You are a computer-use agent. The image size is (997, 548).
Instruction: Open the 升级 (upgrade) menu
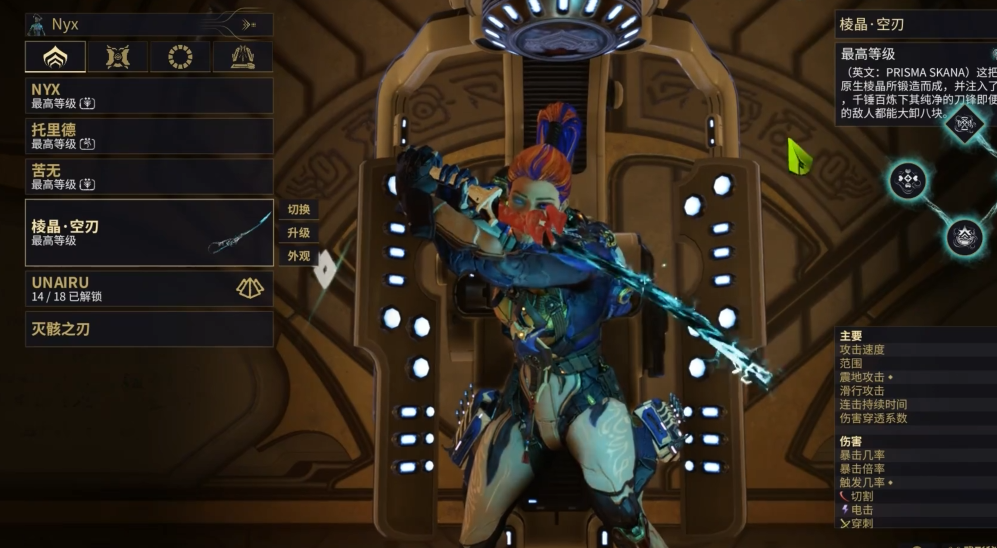pos(298,233)
